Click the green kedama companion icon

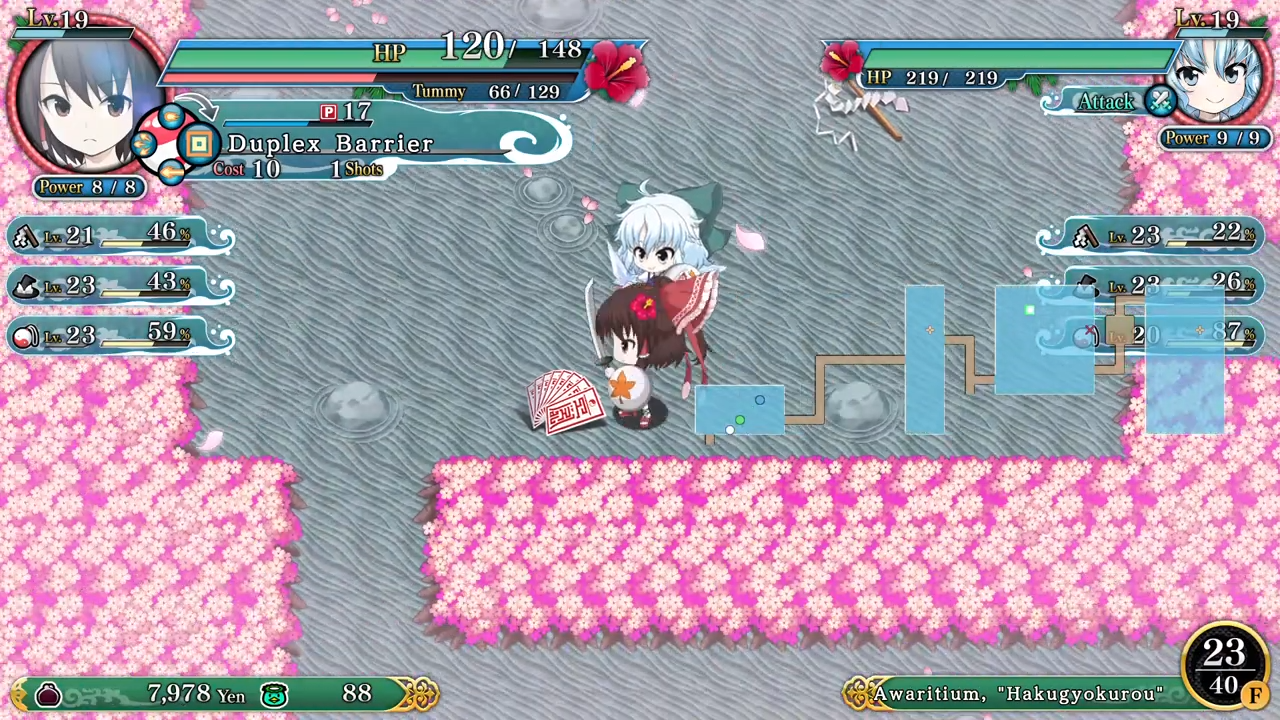(274, 693)
